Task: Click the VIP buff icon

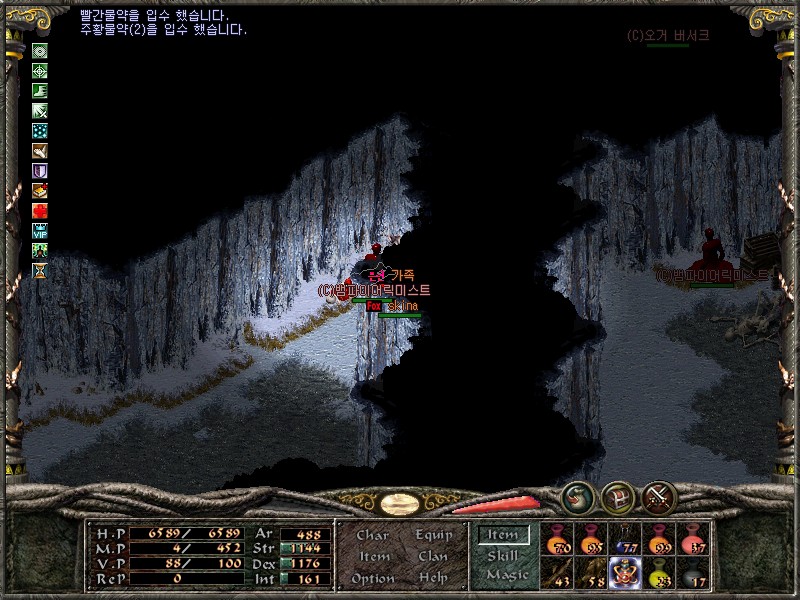Action: click(40, 230)
